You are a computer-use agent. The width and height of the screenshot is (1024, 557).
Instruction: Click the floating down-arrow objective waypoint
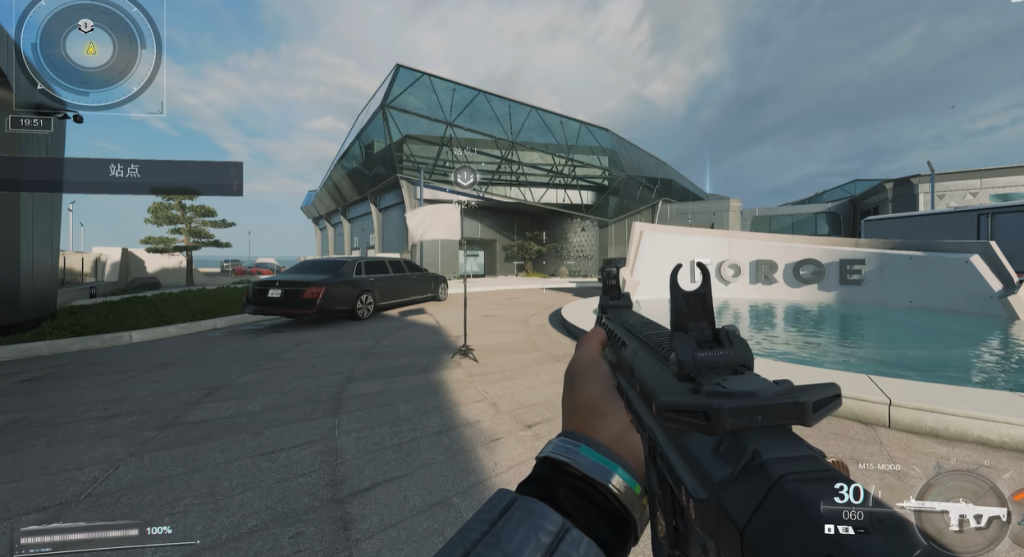[464, 177]
